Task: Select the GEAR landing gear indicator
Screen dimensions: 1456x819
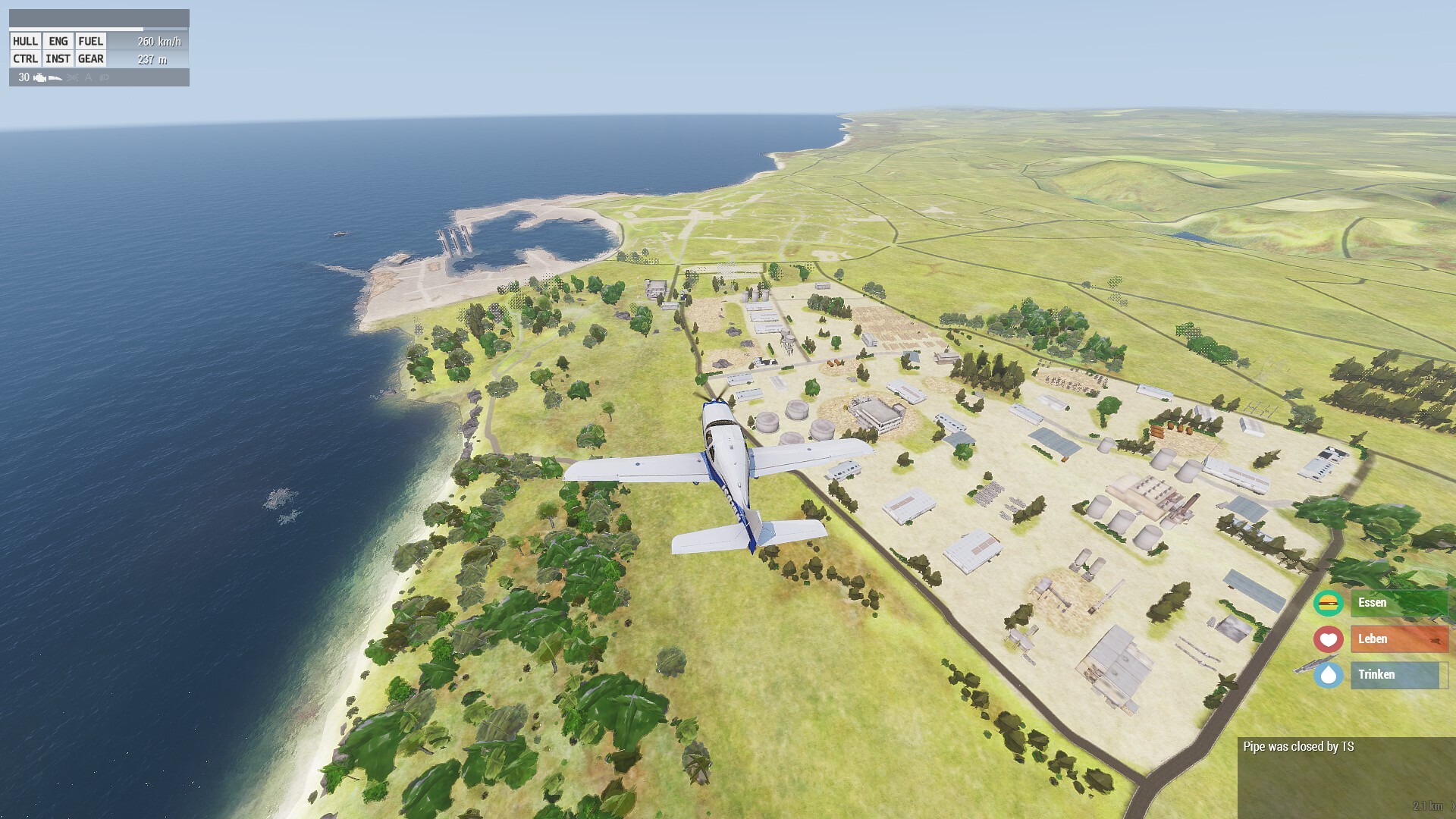Action: 91,59
